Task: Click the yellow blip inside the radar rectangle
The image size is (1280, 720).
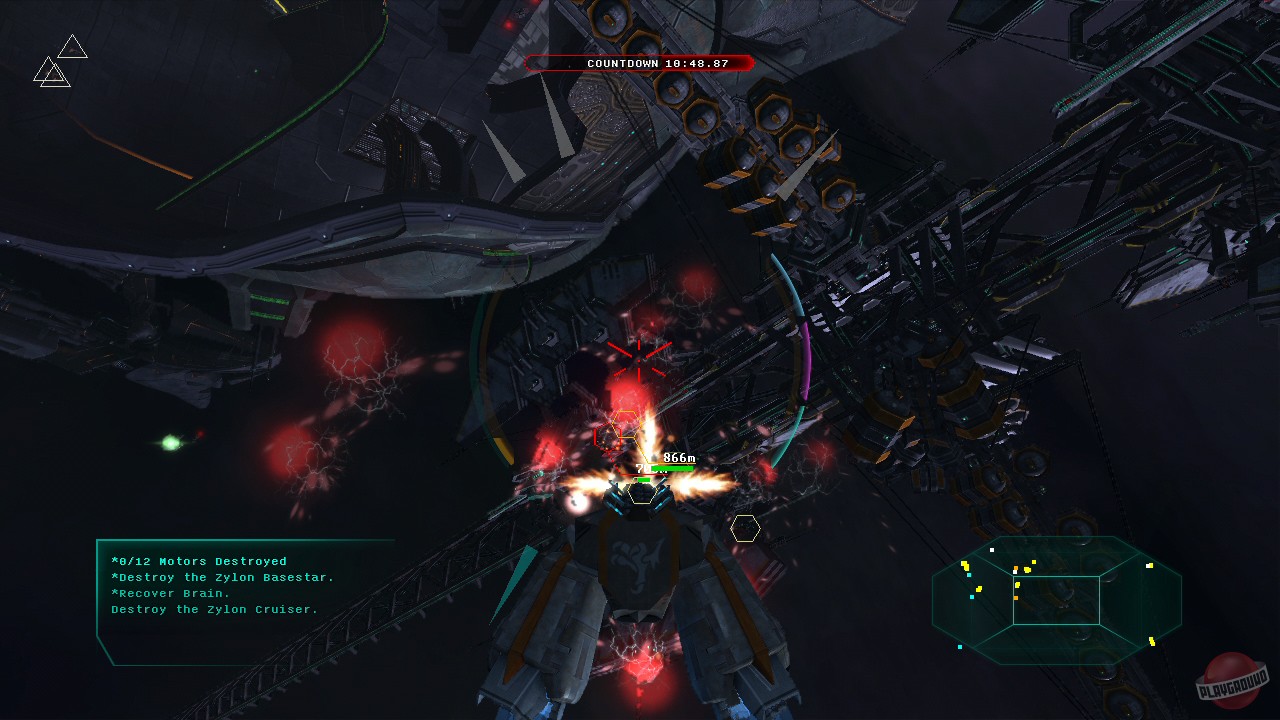Action: click(1018, 585)
